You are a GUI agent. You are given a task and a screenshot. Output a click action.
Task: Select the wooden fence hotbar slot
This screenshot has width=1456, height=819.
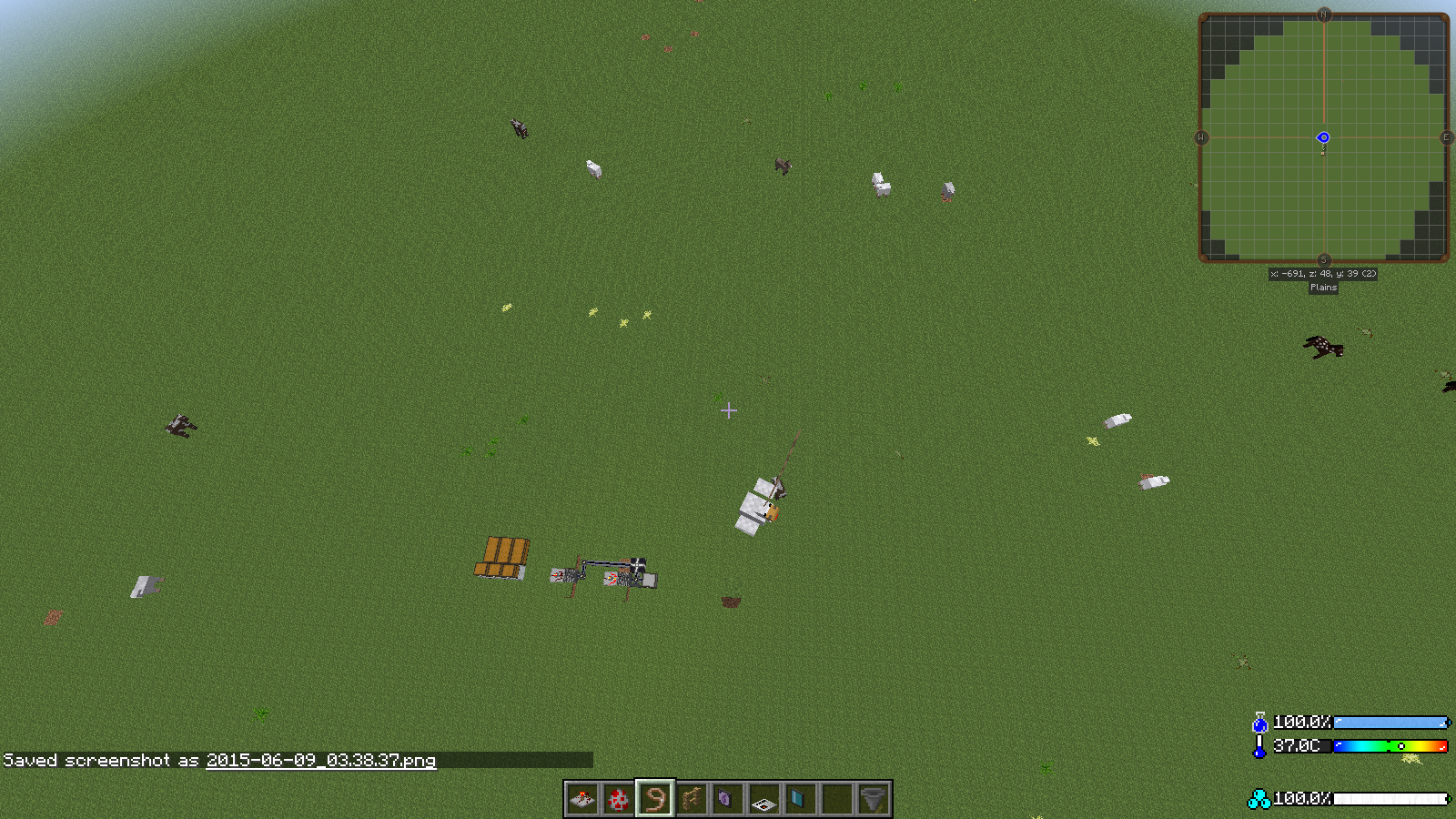click(692, 799)
